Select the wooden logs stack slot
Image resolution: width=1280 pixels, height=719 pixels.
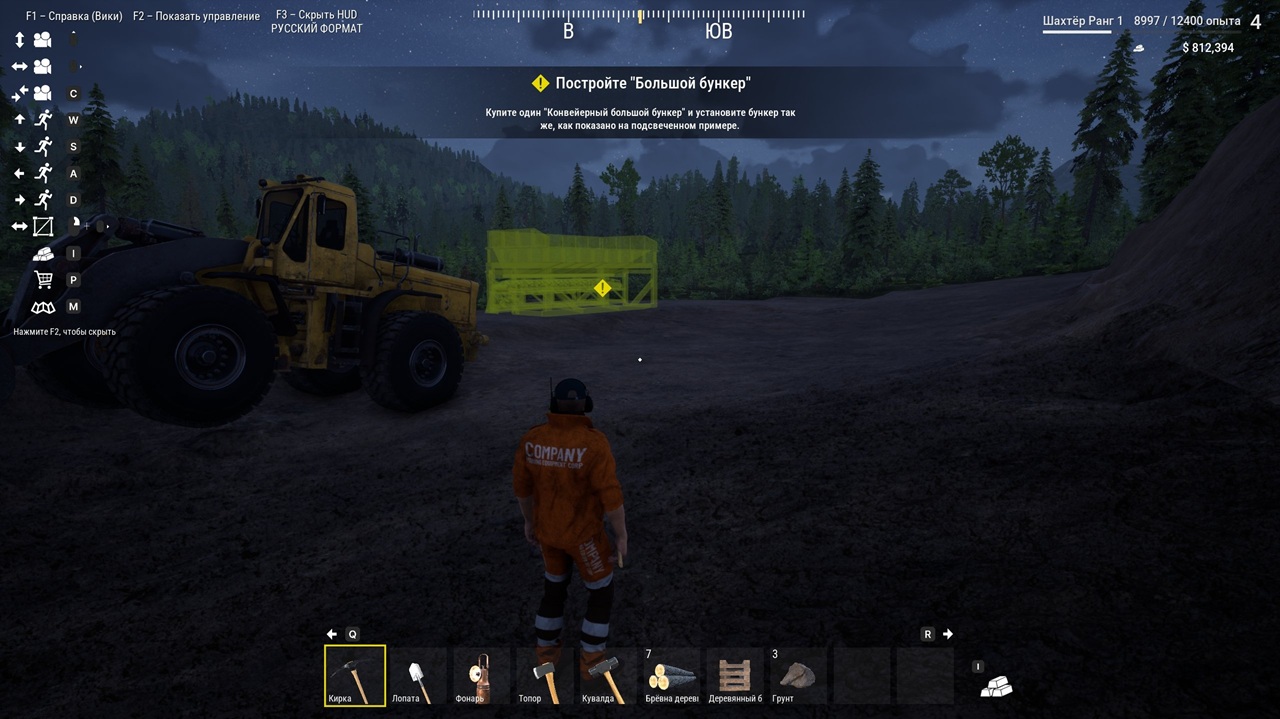click(672, 676)
